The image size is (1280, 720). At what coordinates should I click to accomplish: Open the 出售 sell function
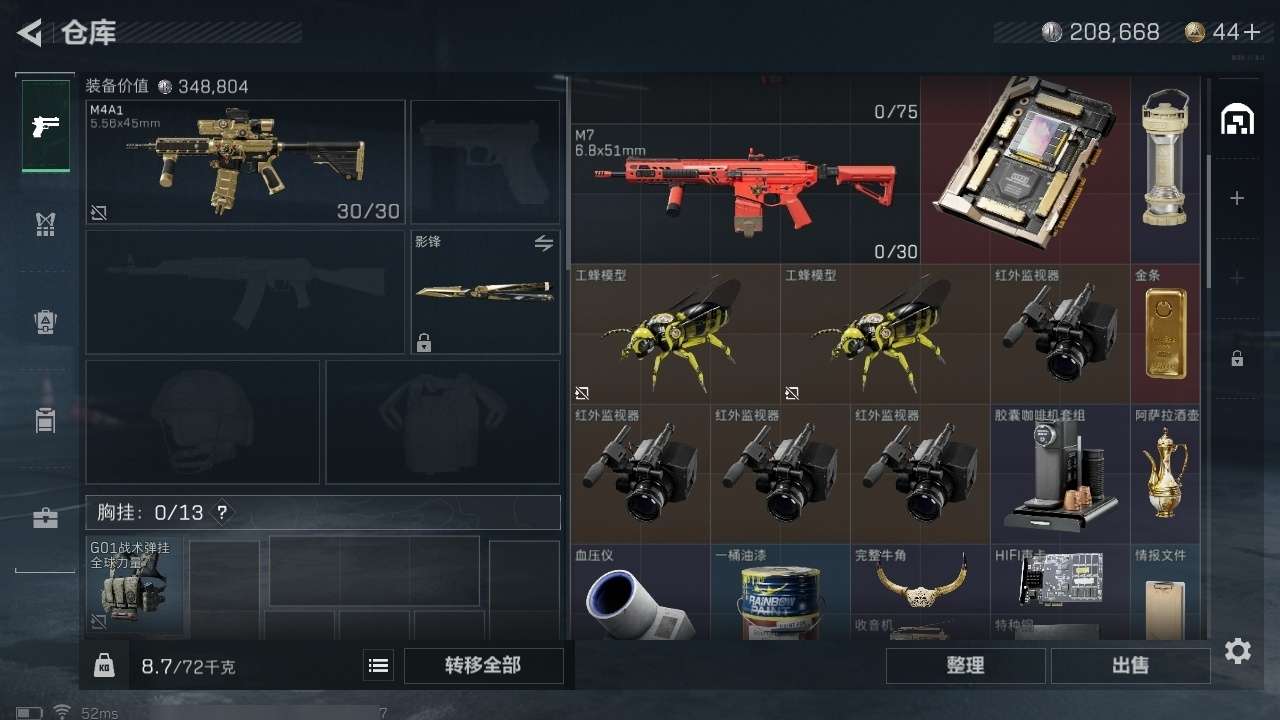(1130, 665)
